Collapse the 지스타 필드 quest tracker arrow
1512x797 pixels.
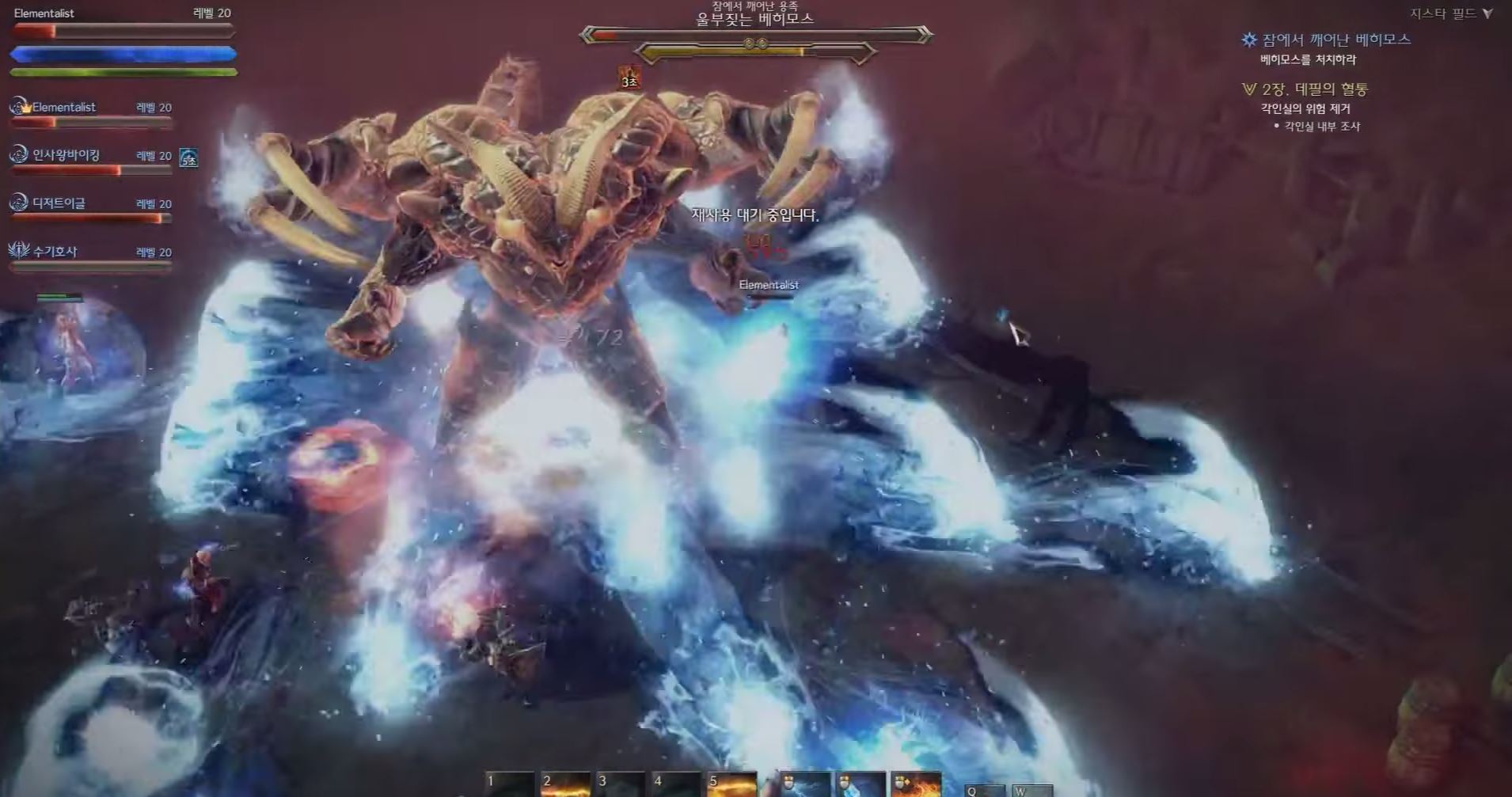[x=1487, y=13]
